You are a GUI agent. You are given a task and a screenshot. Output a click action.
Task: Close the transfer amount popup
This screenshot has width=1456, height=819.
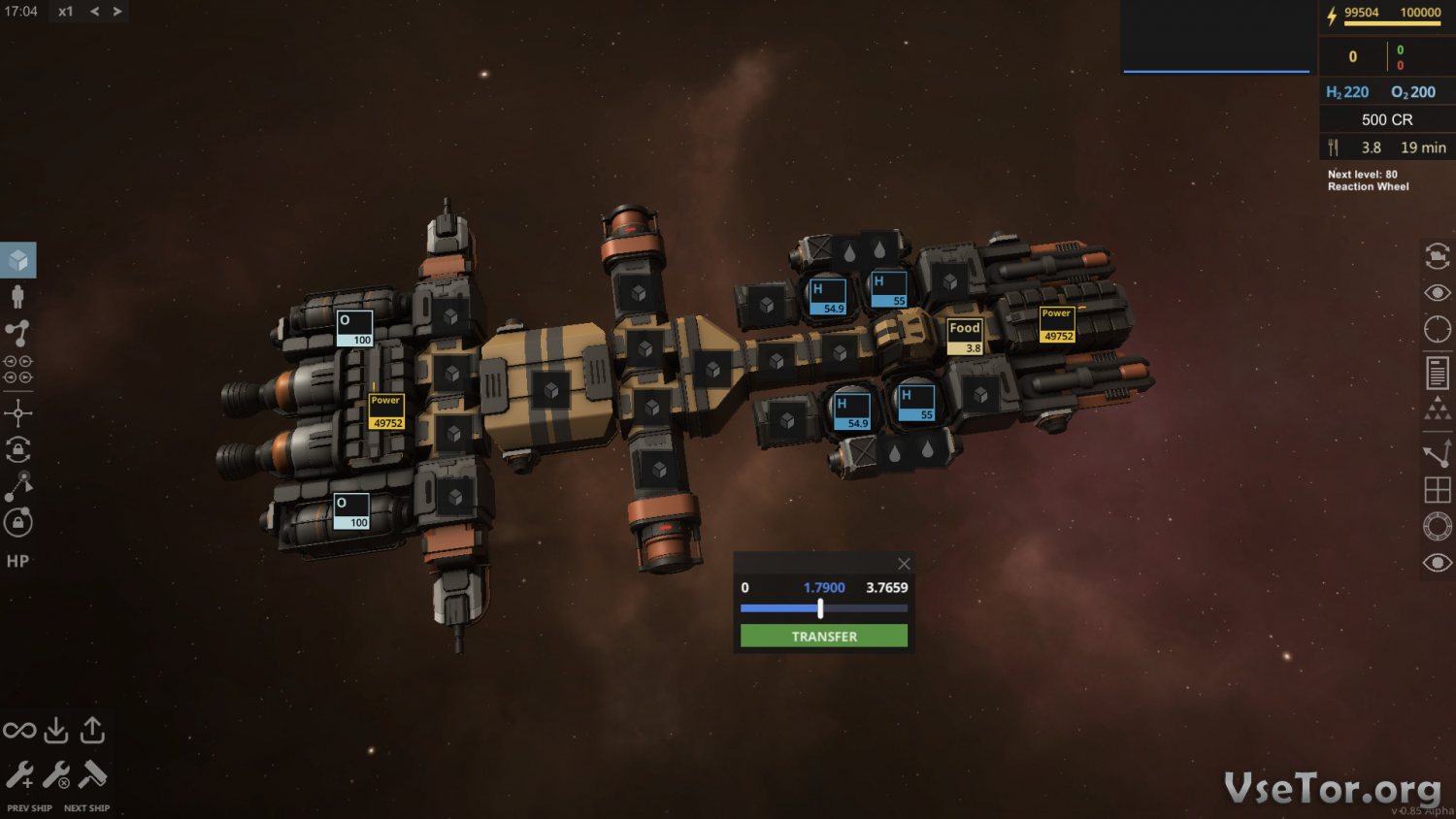(904, 564)
